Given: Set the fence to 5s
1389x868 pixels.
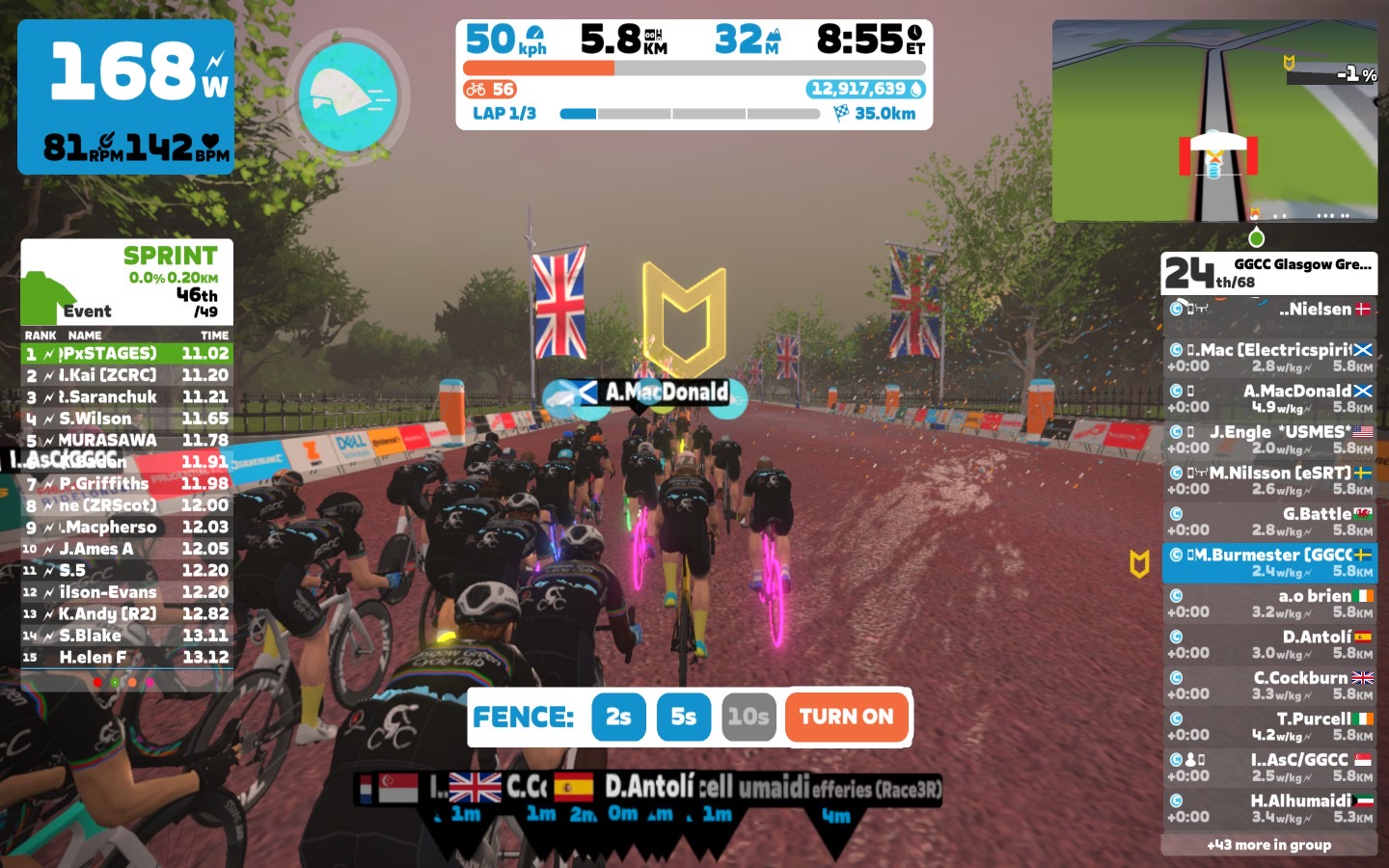Looking at the screenshot, I should coord(683,717).
